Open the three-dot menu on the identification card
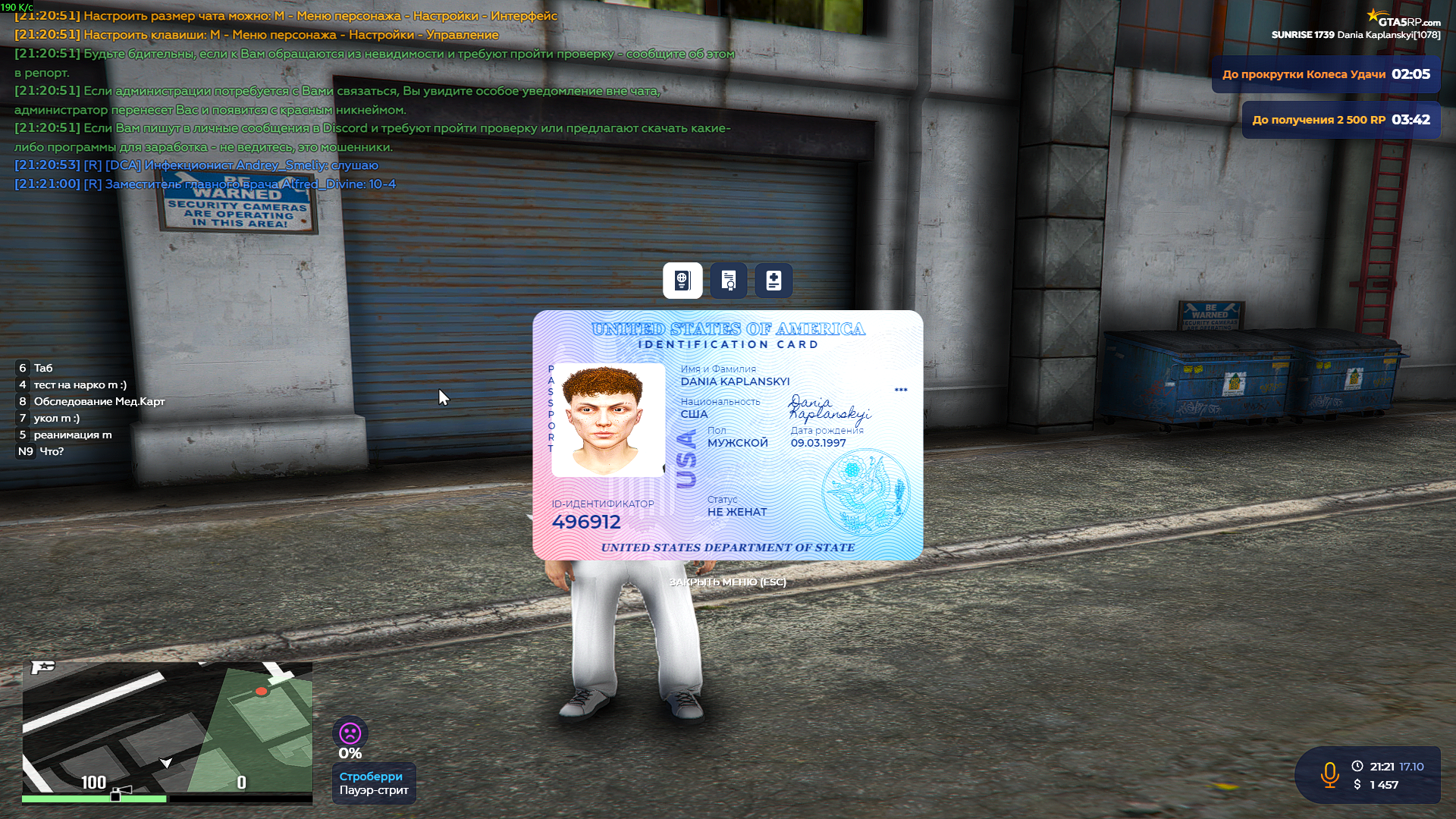The image size is (1456, 819). 901,390
